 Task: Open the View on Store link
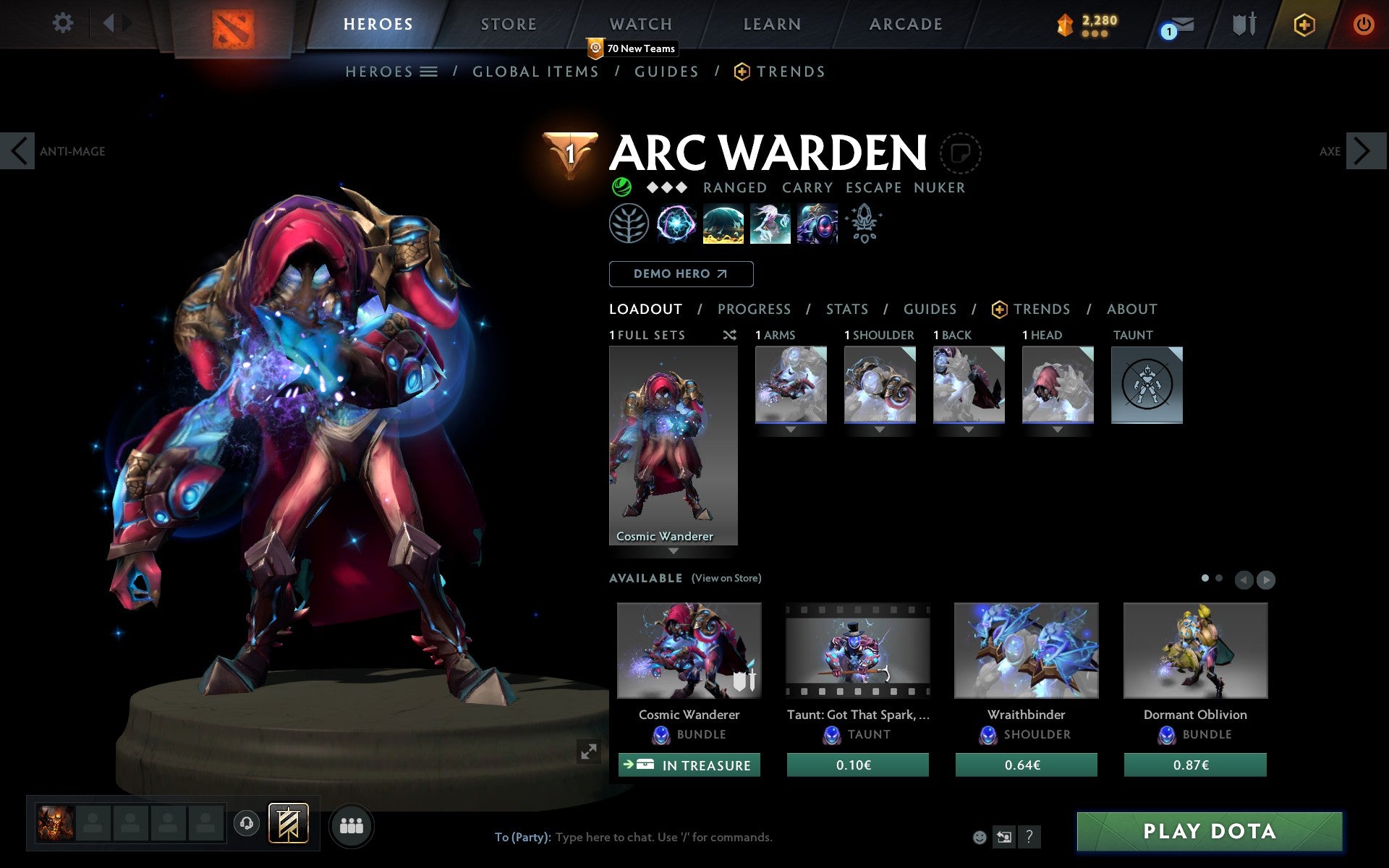pyautogui.click(x=726, y=578)
